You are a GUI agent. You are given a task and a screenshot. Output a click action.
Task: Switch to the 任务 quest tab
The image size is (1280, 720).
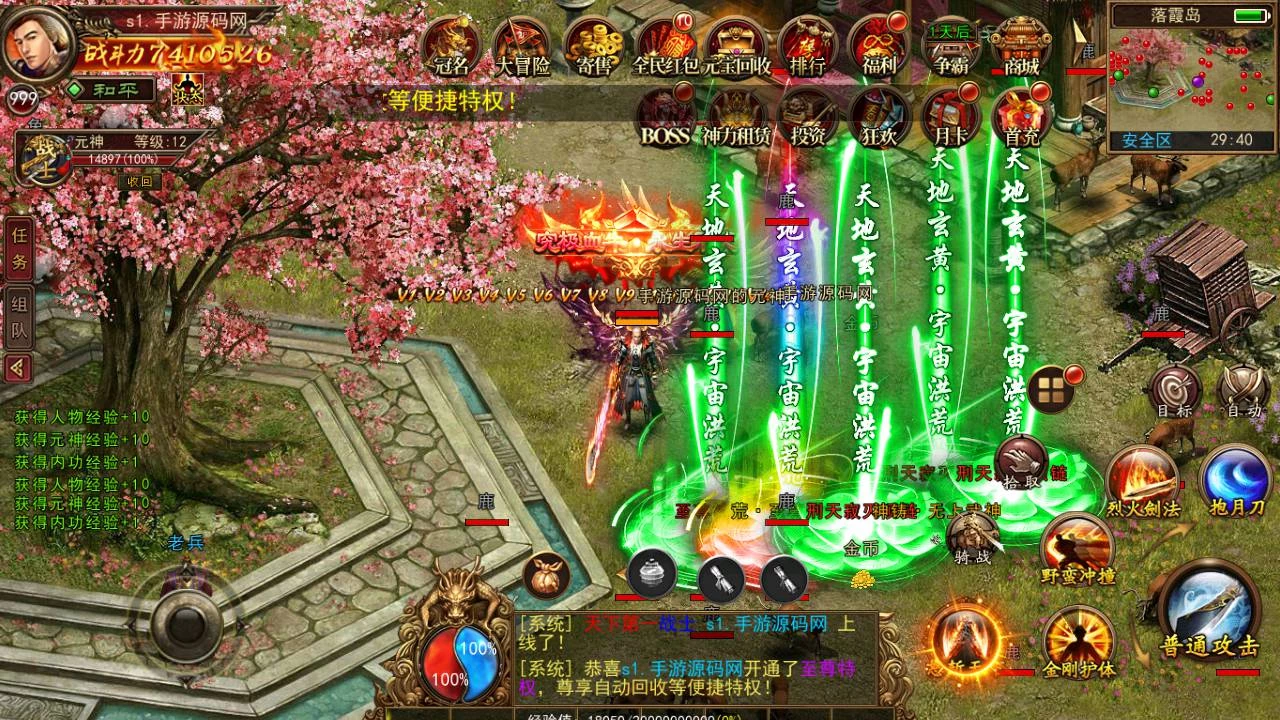(x=19, y=248)
